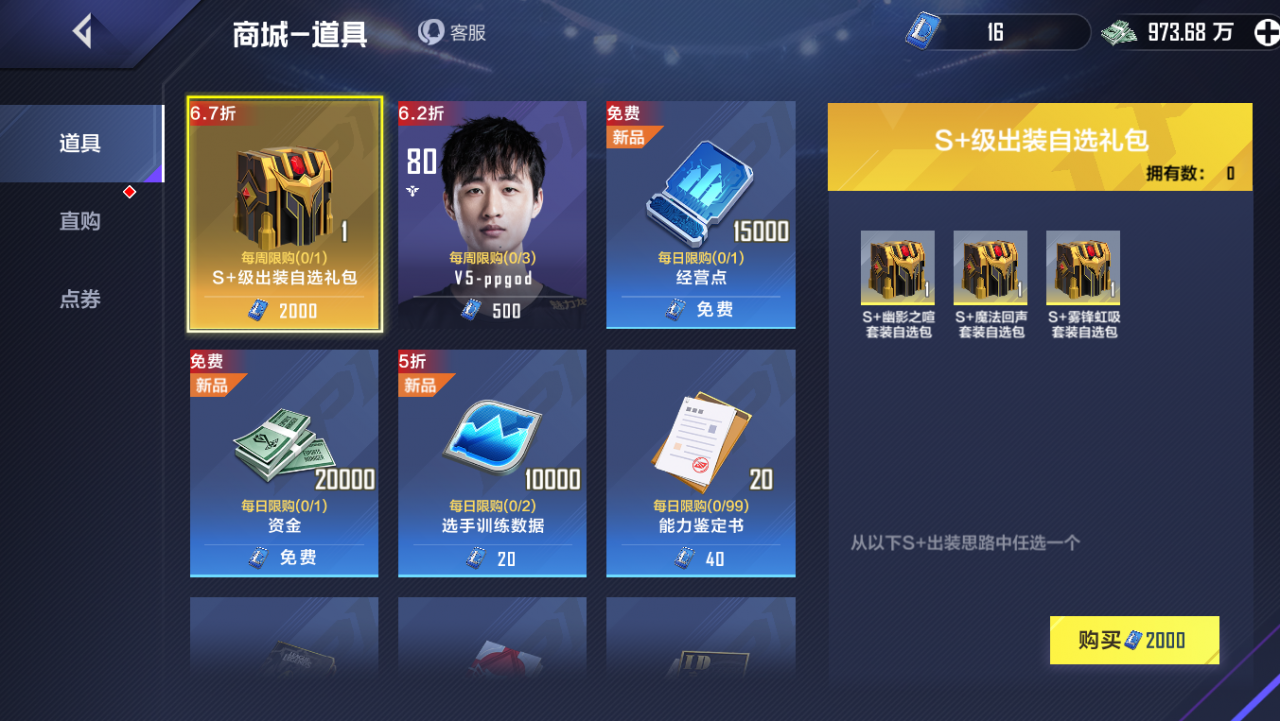
Task: Claim the free 资金 daily item
Action: tap(284, 558)
